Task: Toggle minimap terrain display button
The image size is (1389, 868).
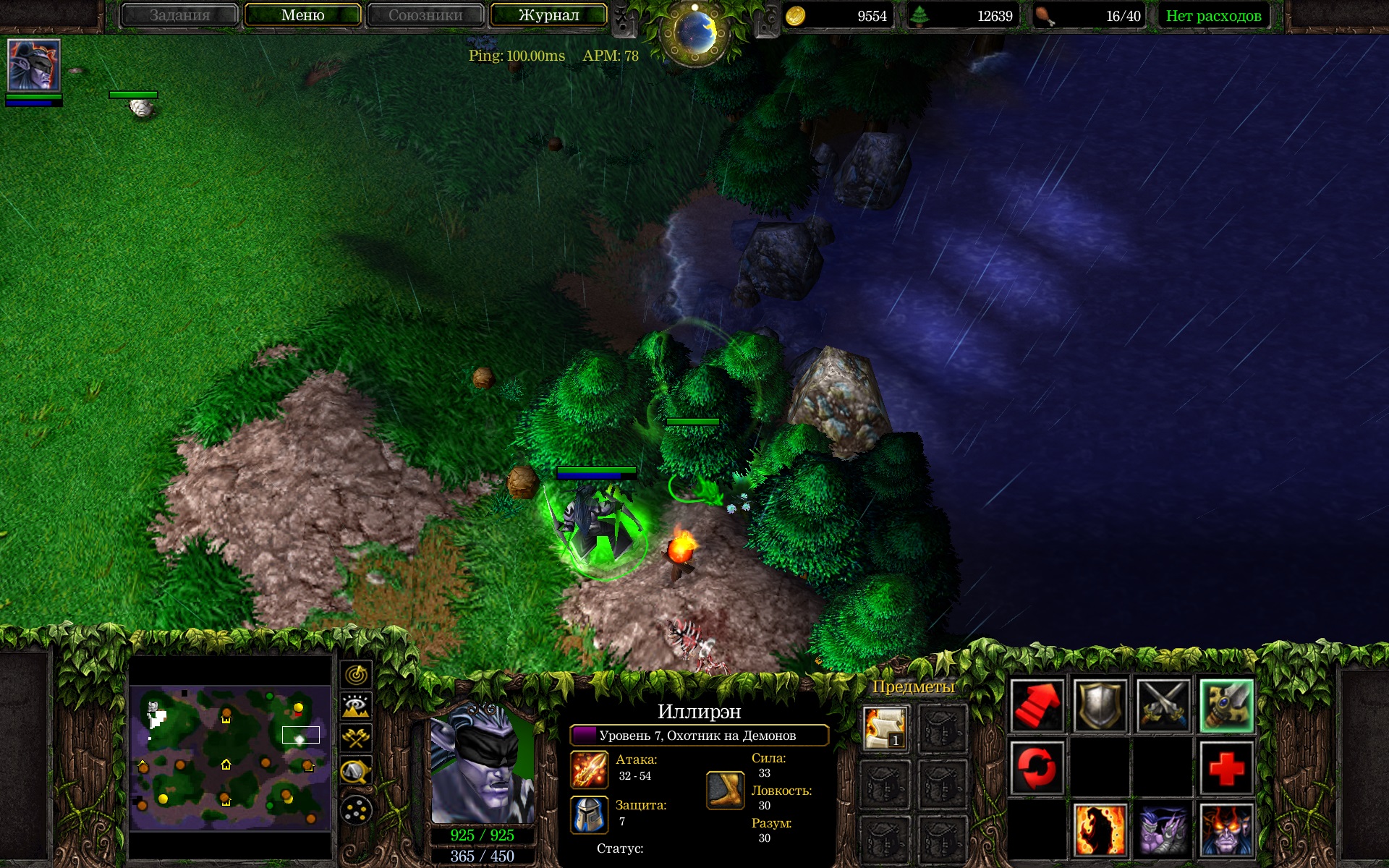Action: coord(356,707)
